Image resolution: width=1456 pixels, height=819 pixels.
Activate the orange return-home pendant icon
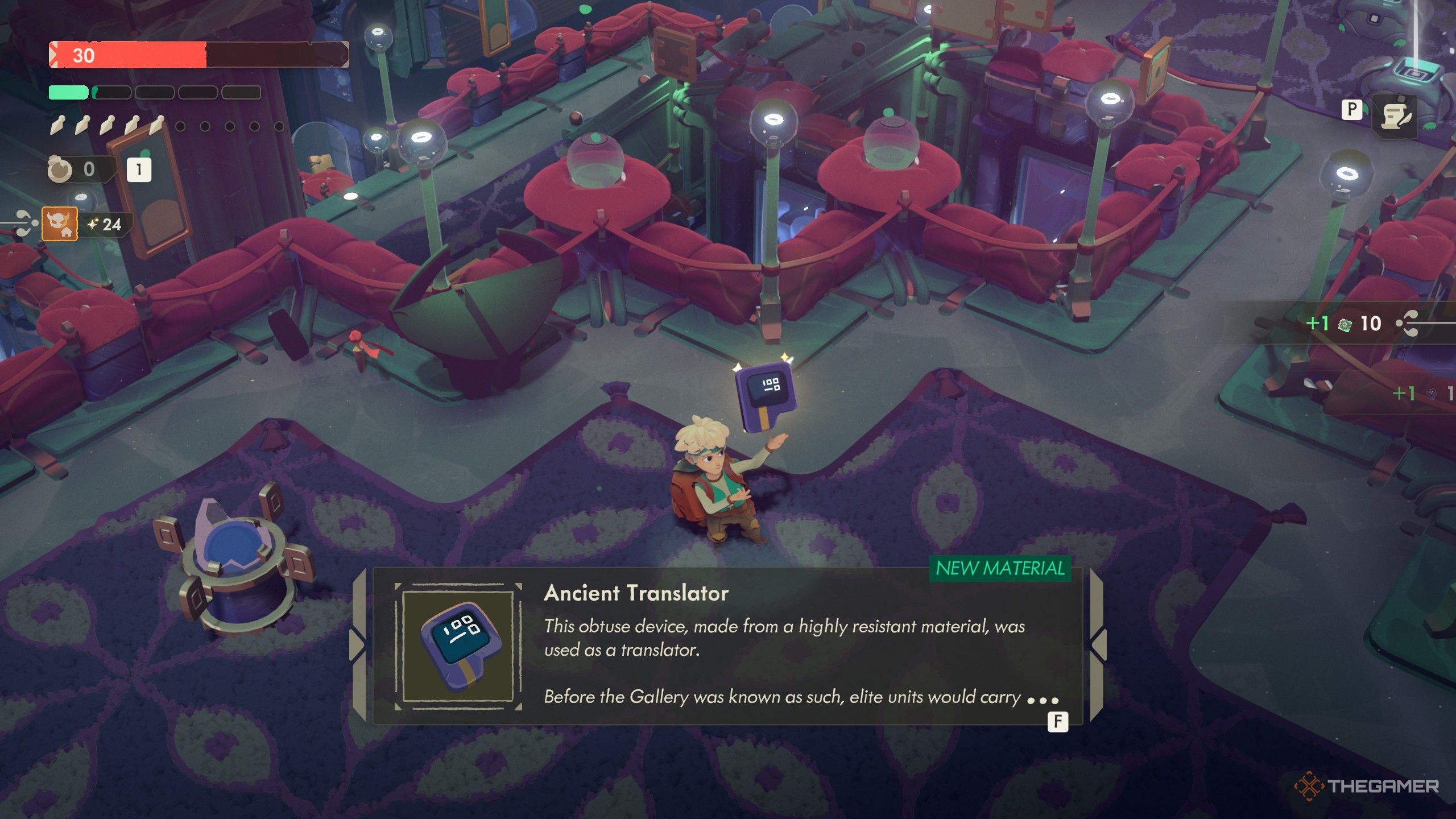tap(60, 224)
